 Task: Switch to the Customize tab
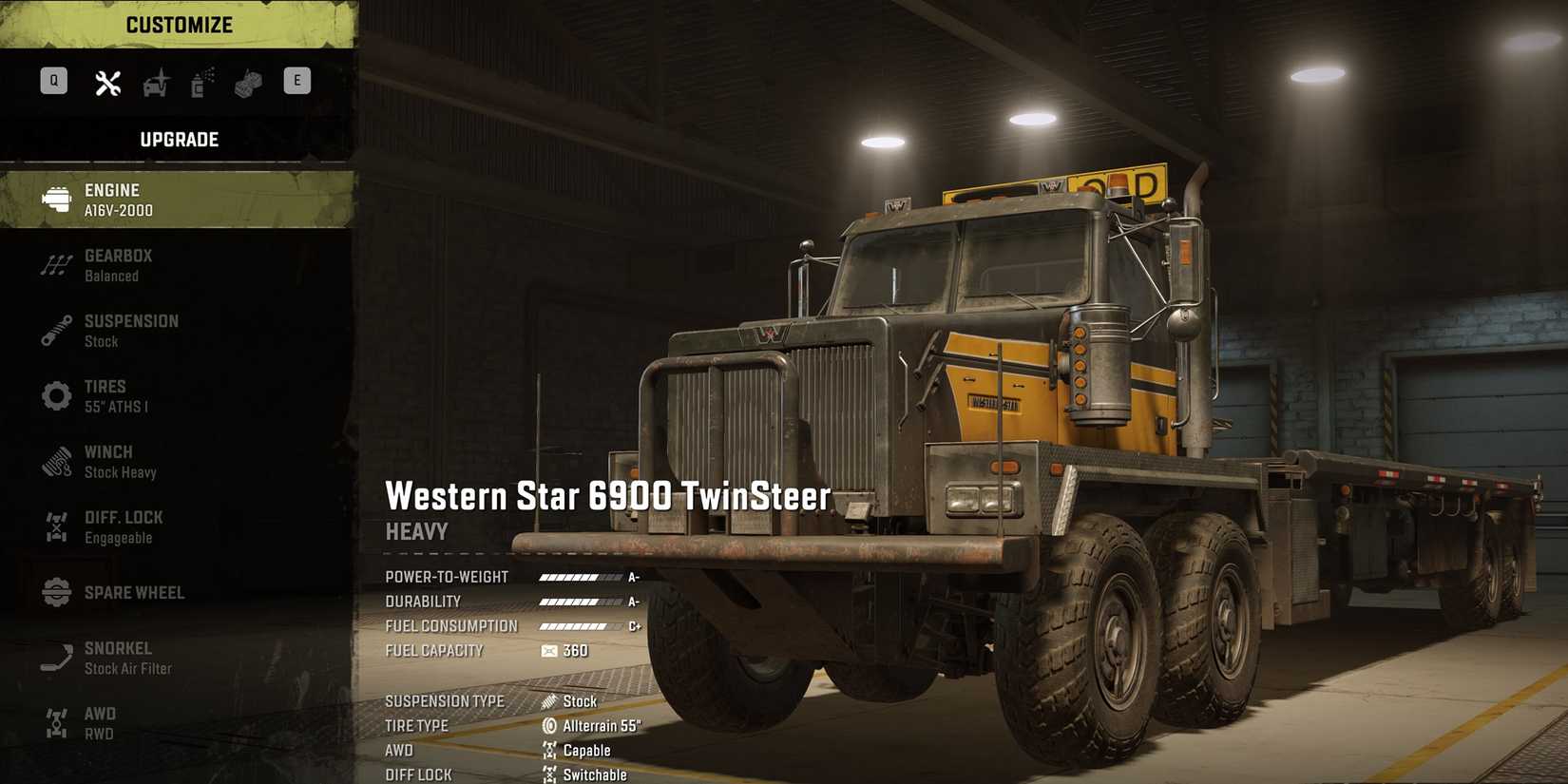[x=179, y=24]
